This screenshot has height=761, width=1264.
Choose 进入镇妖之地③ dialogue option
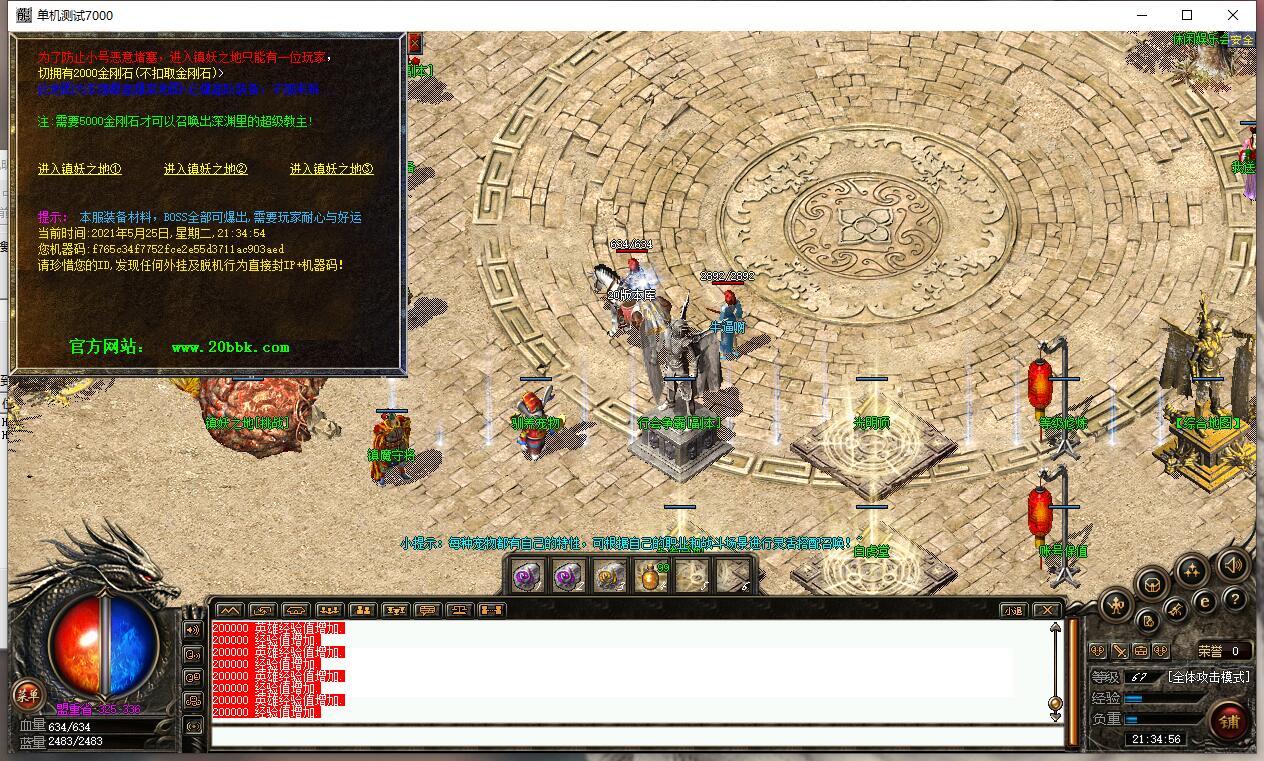(331, 169)
